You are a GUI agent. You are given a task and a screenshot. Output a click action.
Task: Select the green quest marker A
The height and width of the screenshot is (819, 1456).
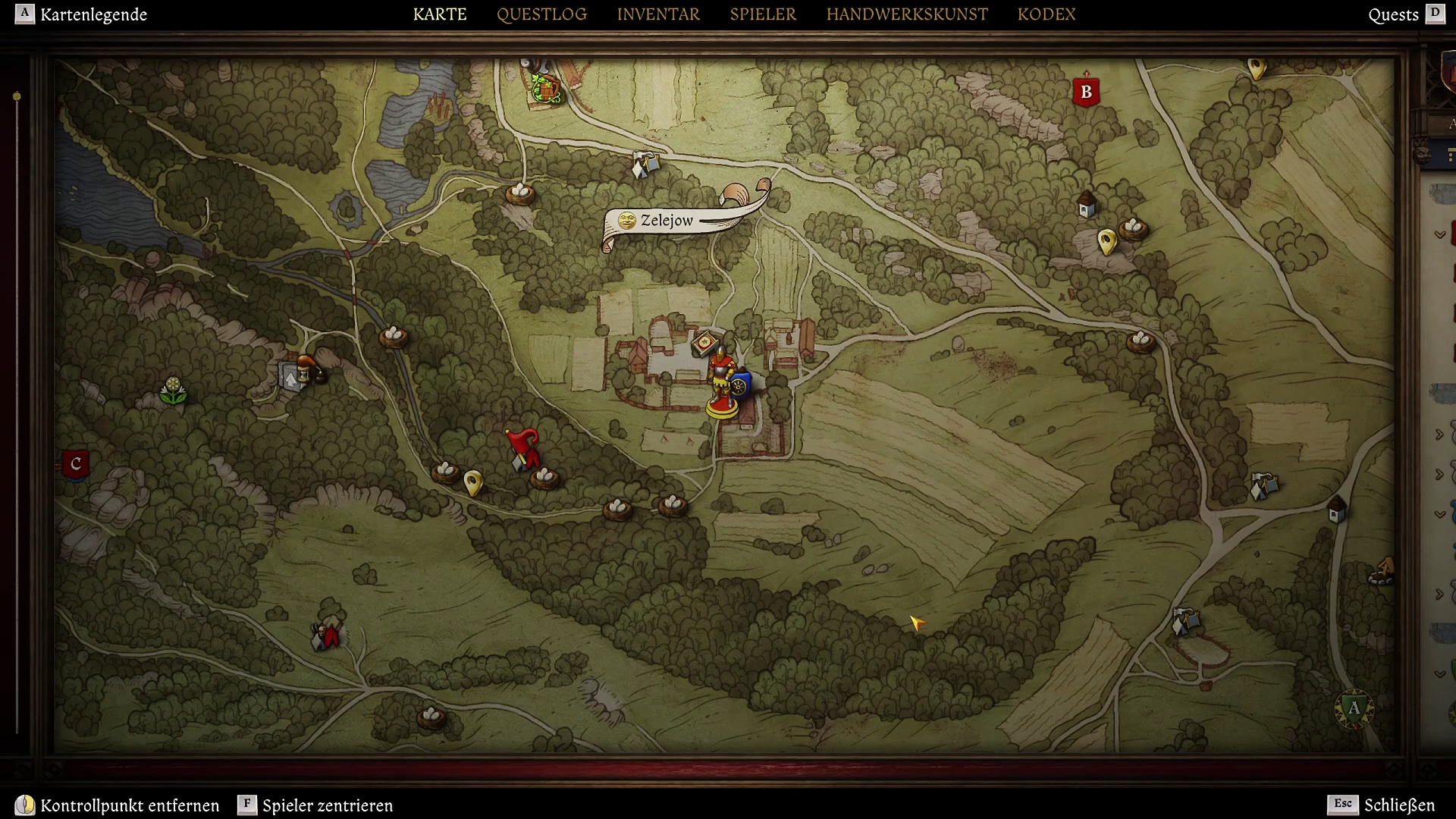click(1354, 709)
